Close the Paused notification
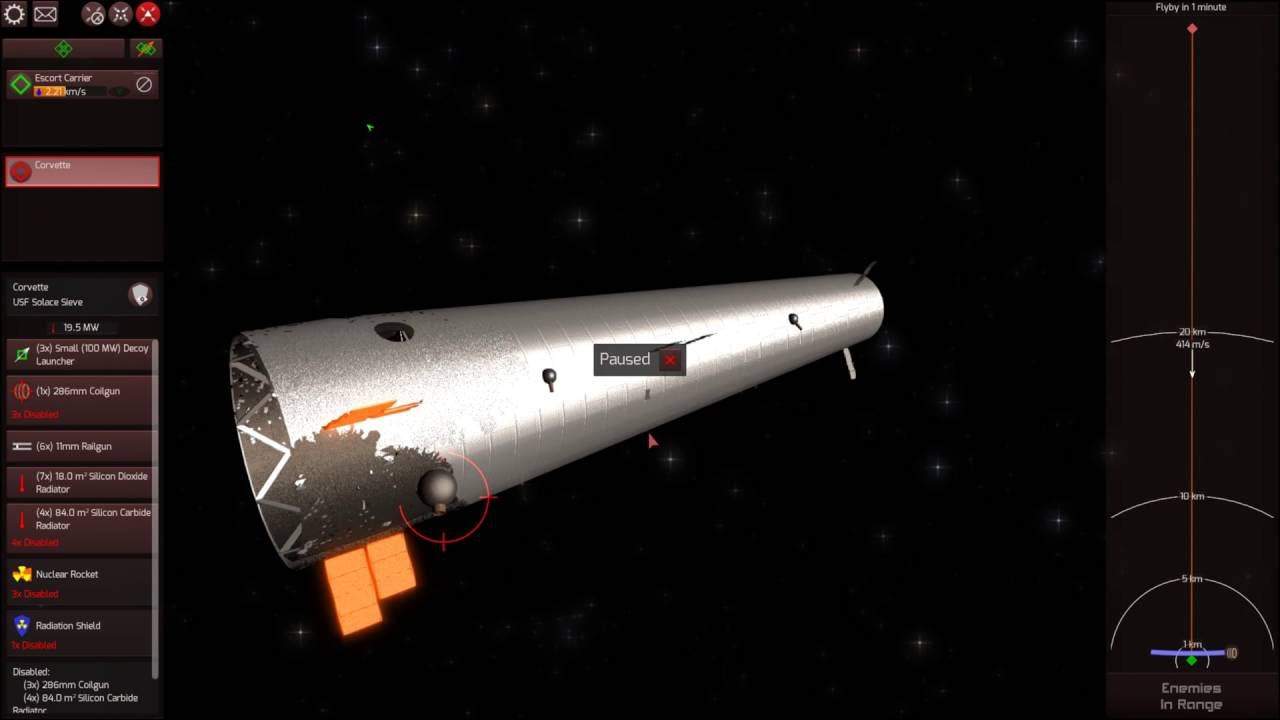 pos(670,360)
